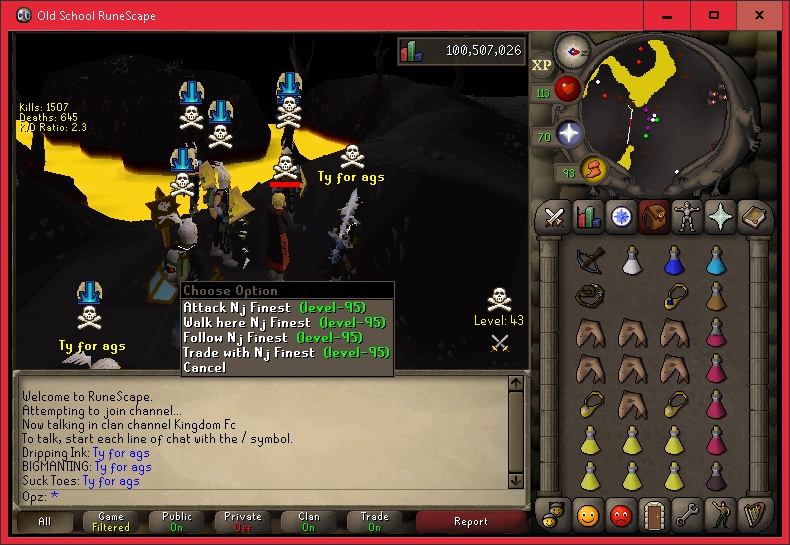This screenshot has width=790, height=545.
Task: Activate quick prayers via the prayer orb
Action: 568,134
